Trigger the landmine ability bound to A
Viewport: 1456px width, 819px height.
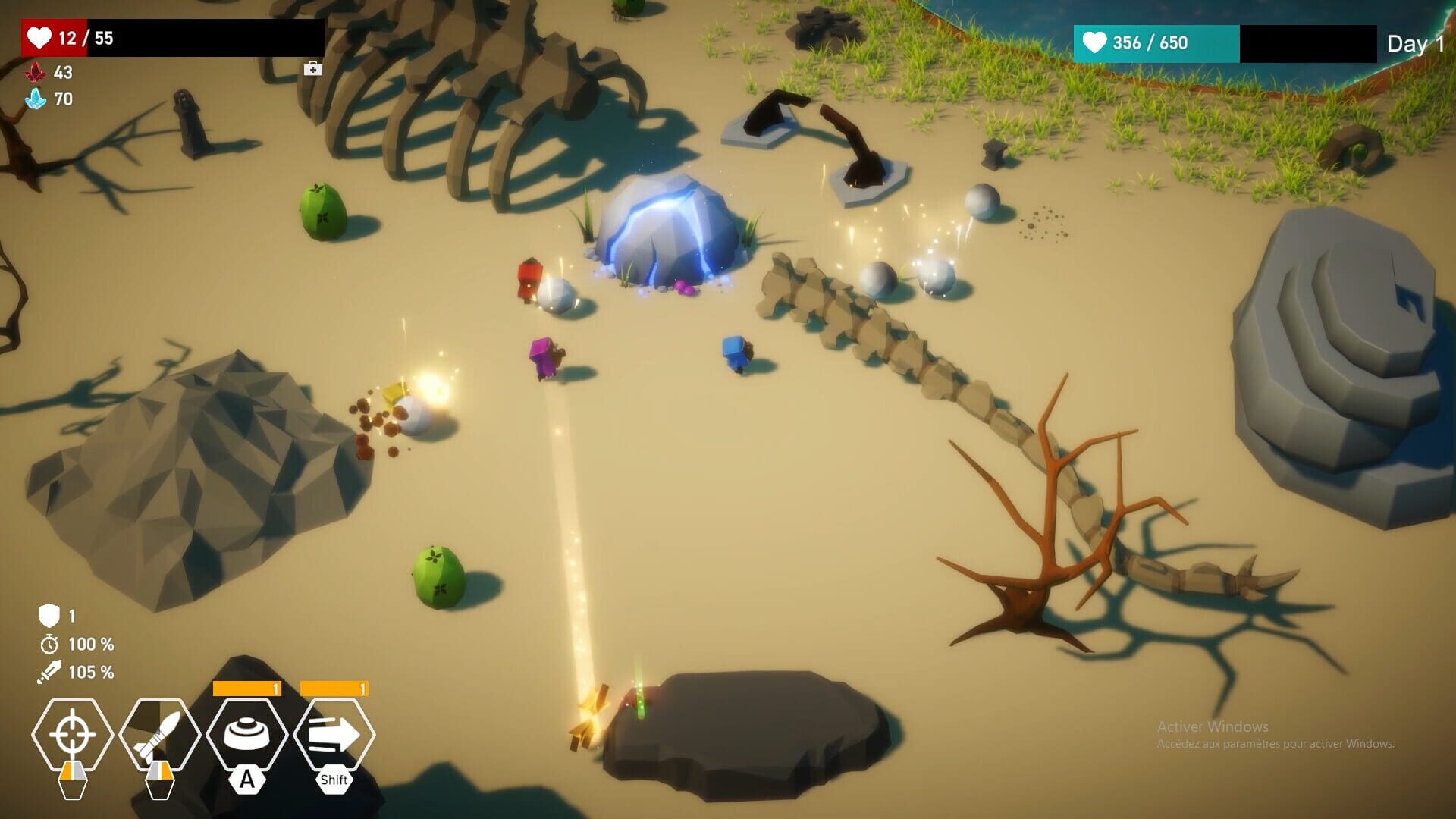coord(250,730)
